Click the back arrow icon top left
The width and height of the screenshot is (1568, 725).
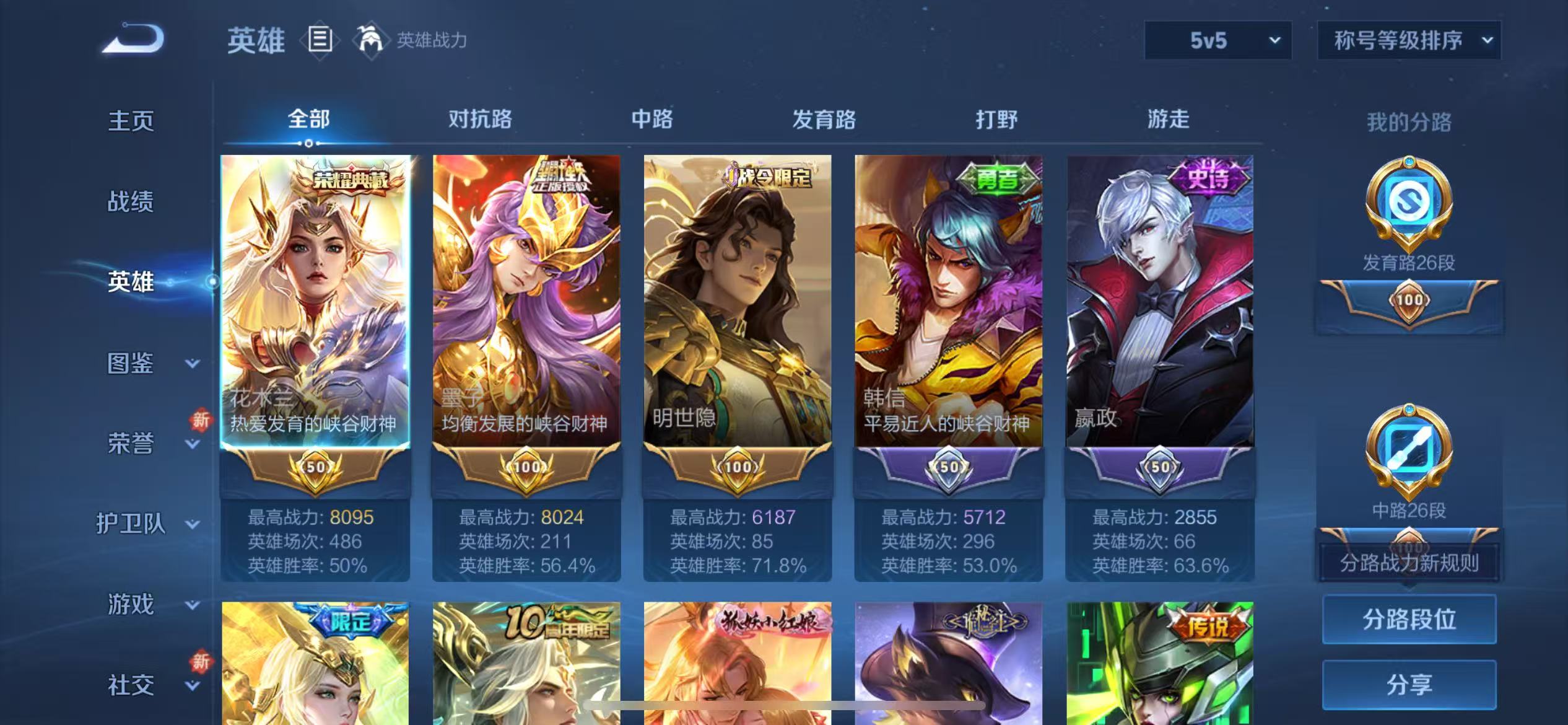tap(132, 38)
